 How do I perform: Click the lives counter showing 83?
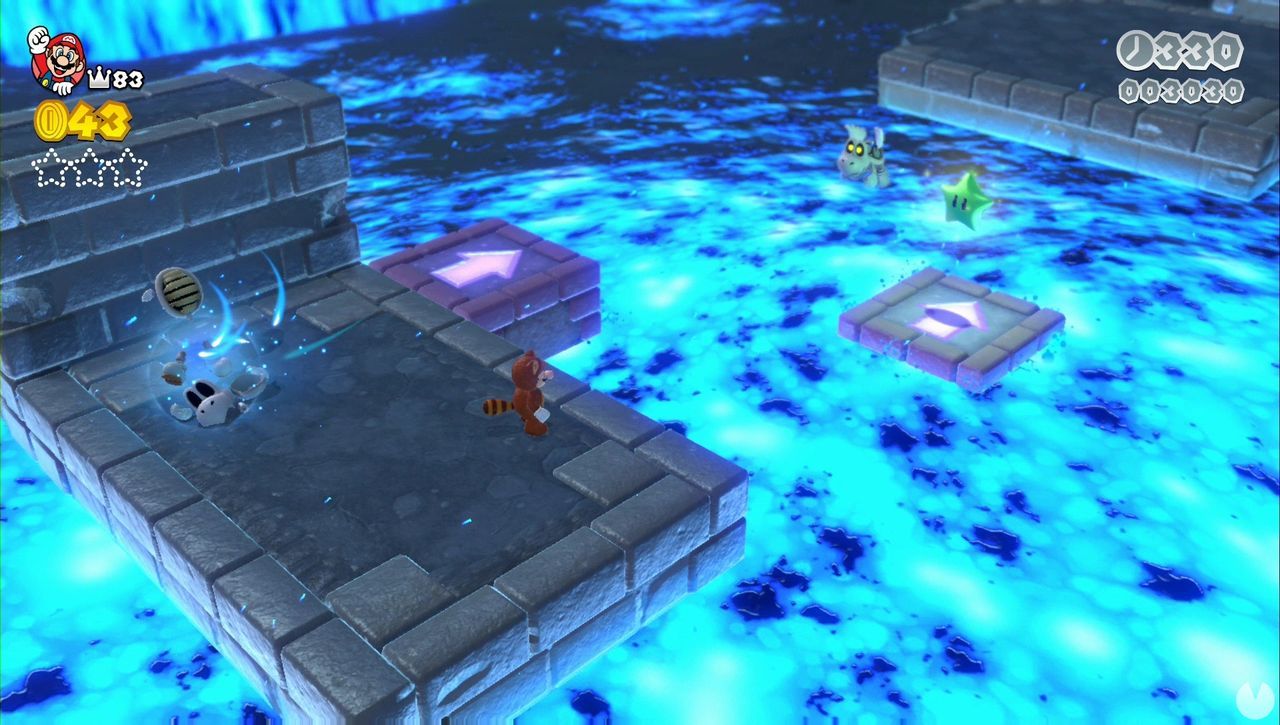click(127, 77)
